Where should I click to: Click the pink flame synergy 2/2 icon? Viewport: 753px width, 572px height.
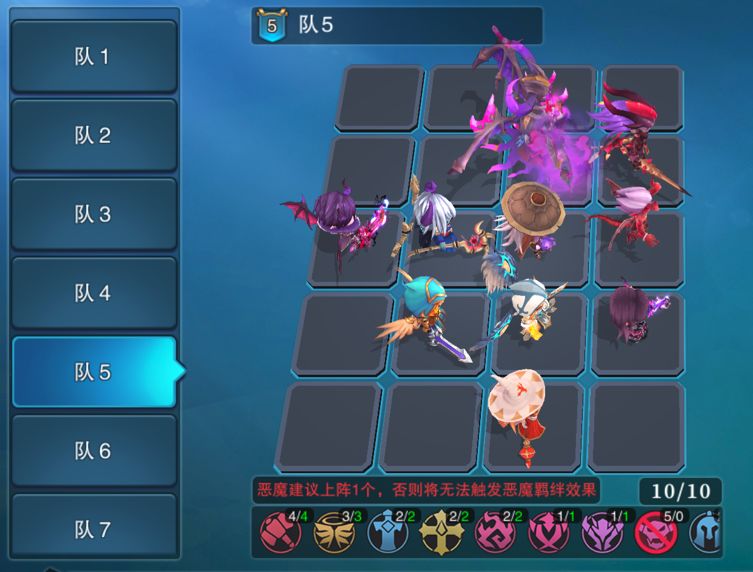[494, 533]
